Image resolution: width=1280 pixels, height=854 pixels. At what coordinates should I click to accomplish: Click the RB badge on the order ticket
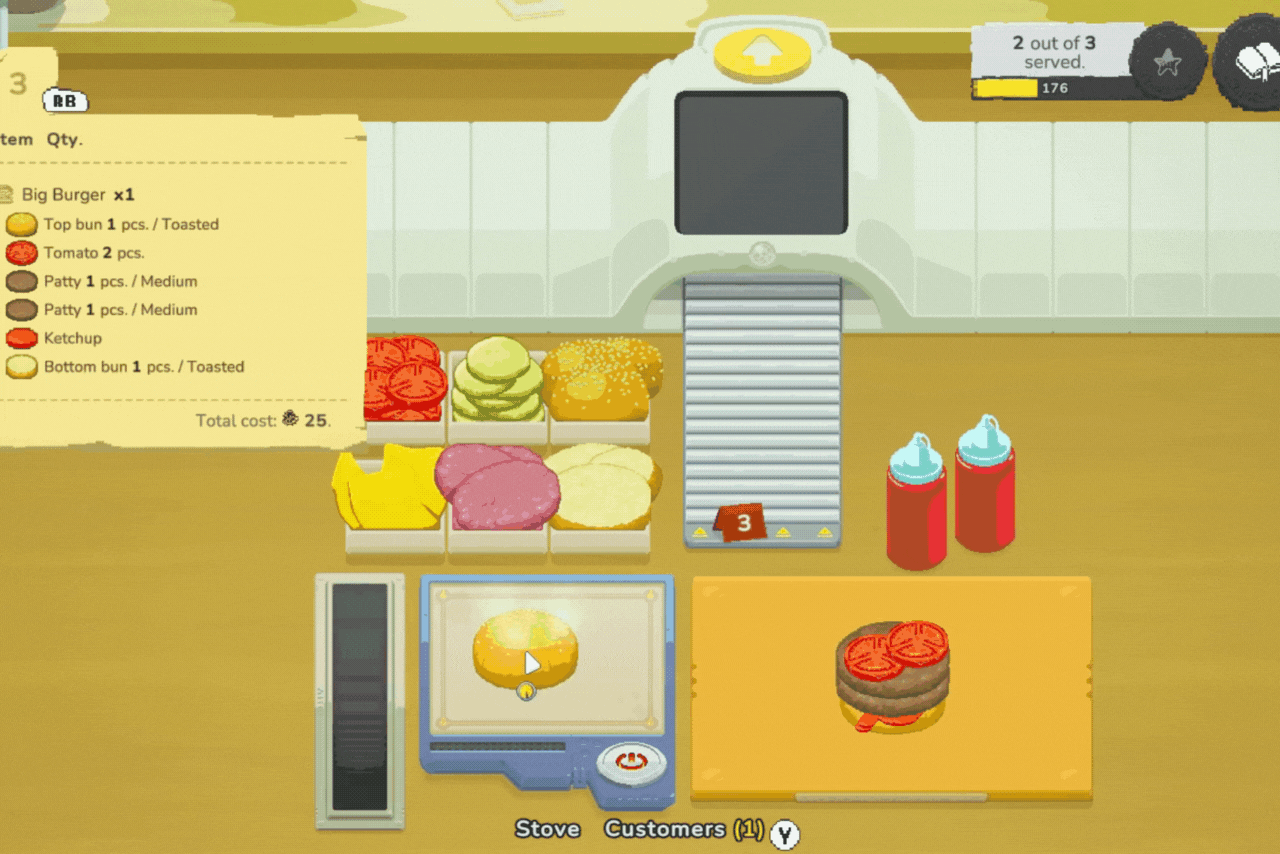(66, 101)
